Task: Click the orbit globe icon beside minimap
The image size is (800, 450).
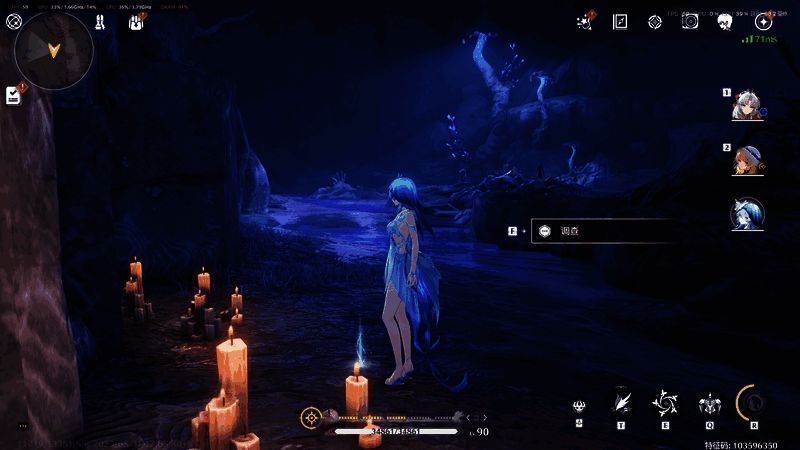Action: click(x=14, y=21)
